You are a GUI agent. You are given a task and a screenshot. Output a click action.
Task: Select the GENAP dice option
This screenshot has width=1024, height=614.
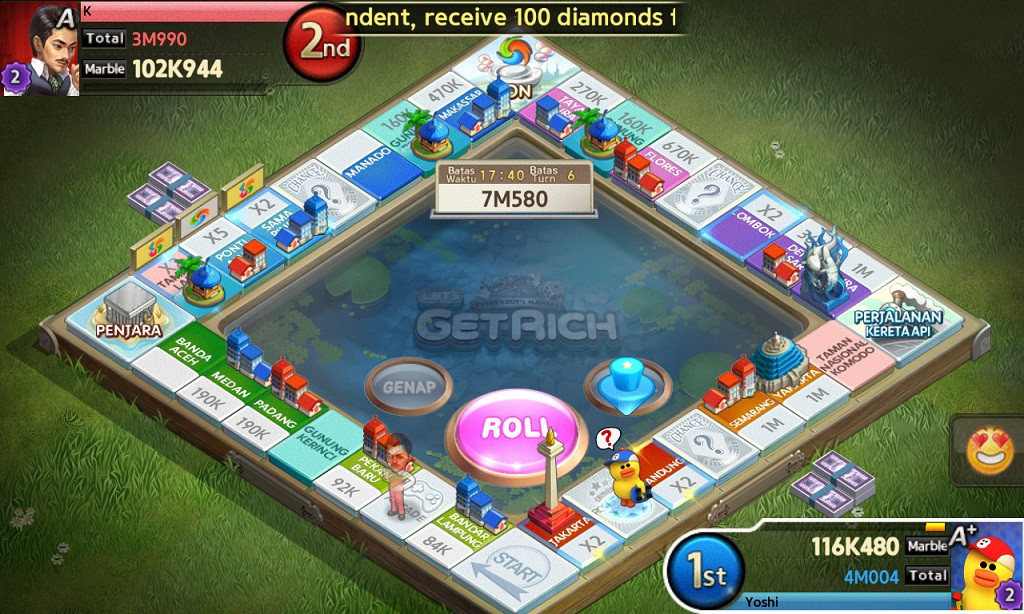click(406, 386)
